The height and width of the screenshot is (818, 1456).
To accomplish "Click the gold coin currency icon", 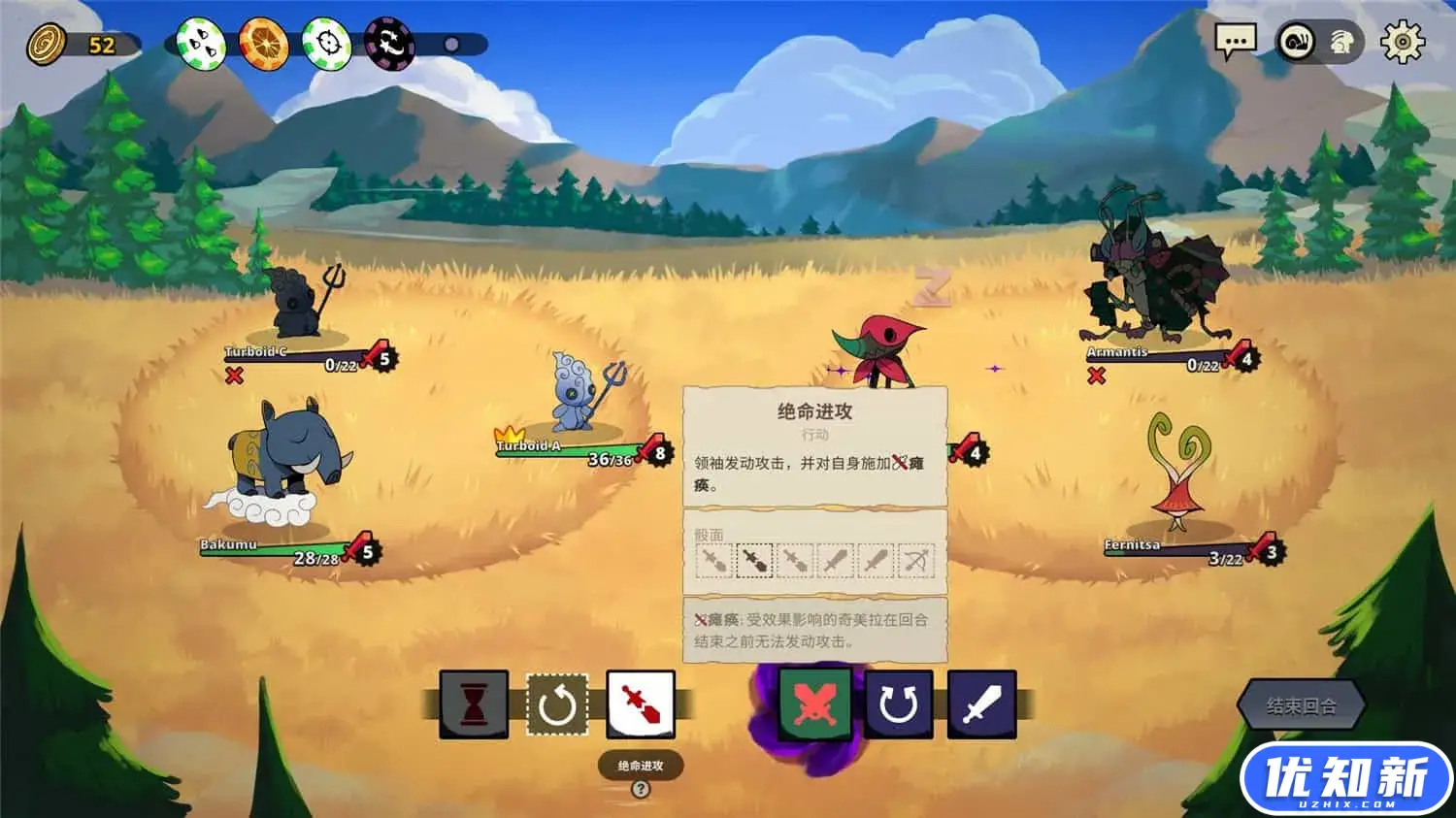I will [46, 44].
